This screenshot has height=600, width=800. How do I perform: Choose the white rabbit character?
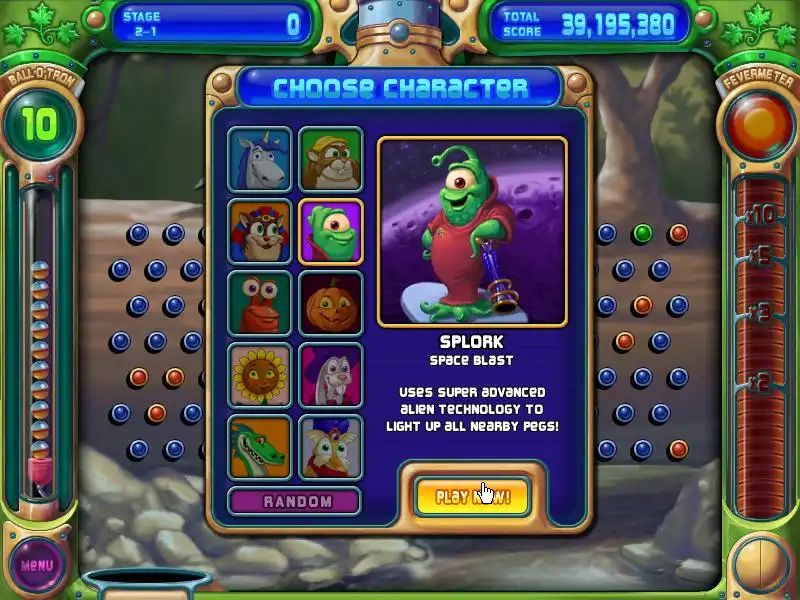point(331,375)
